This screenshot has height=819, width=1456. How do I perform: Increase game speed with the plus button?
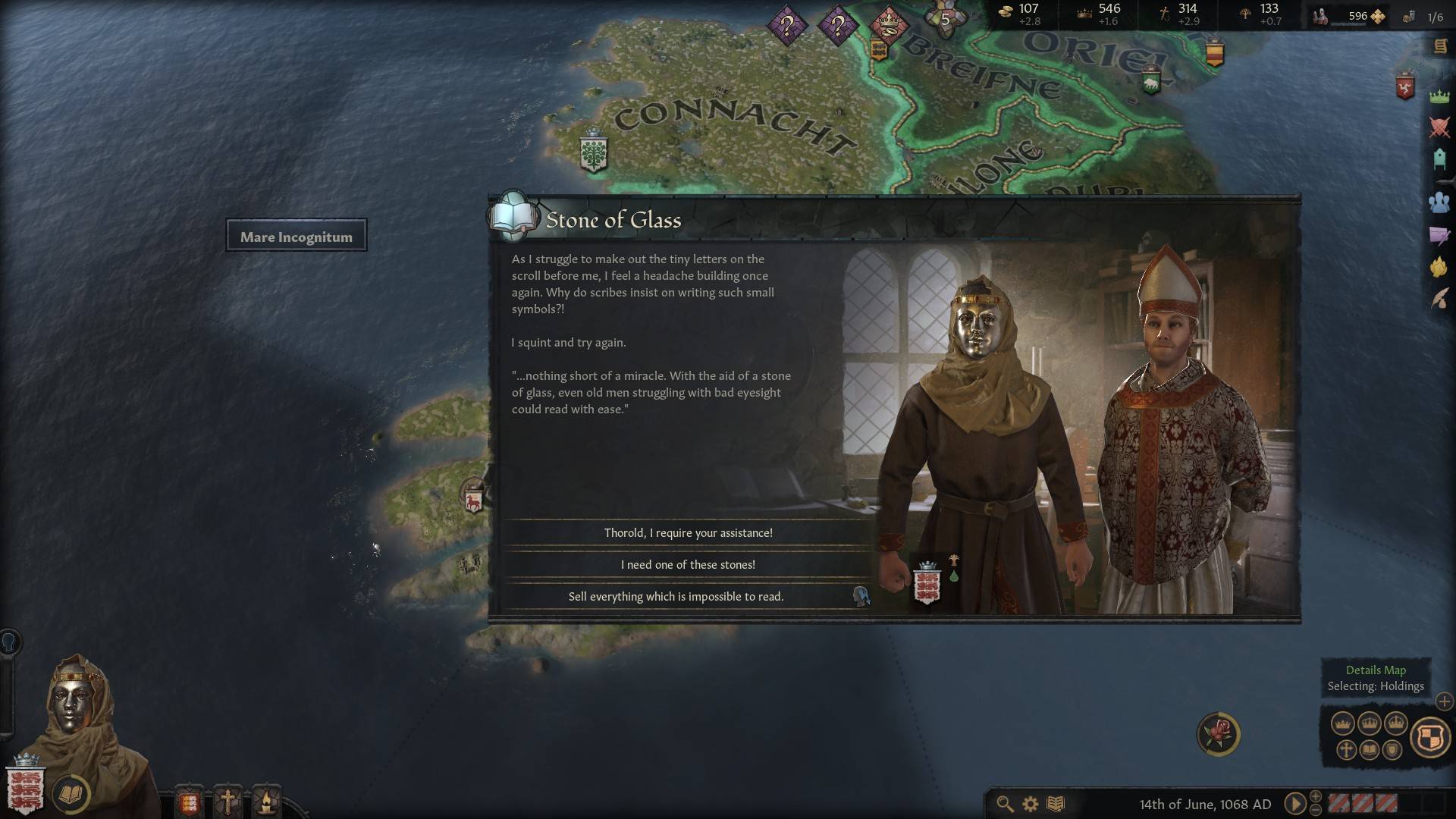[1316, 796]
